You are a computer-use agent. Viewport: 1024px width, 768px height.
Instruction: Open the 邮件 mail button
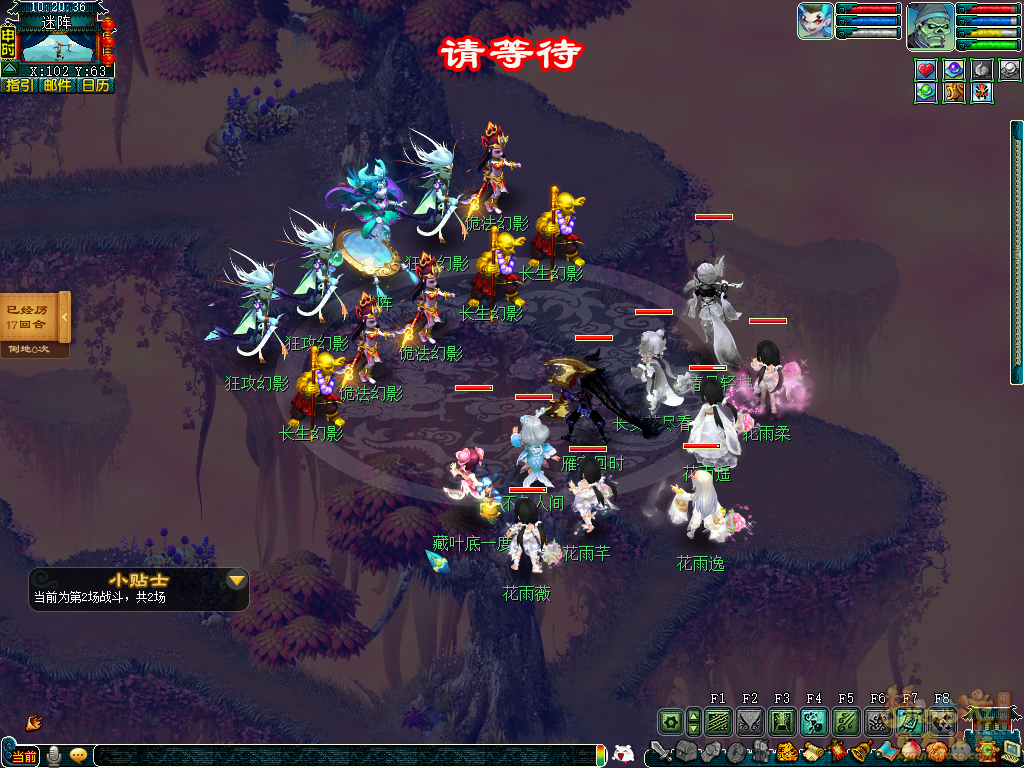point(58,86)
